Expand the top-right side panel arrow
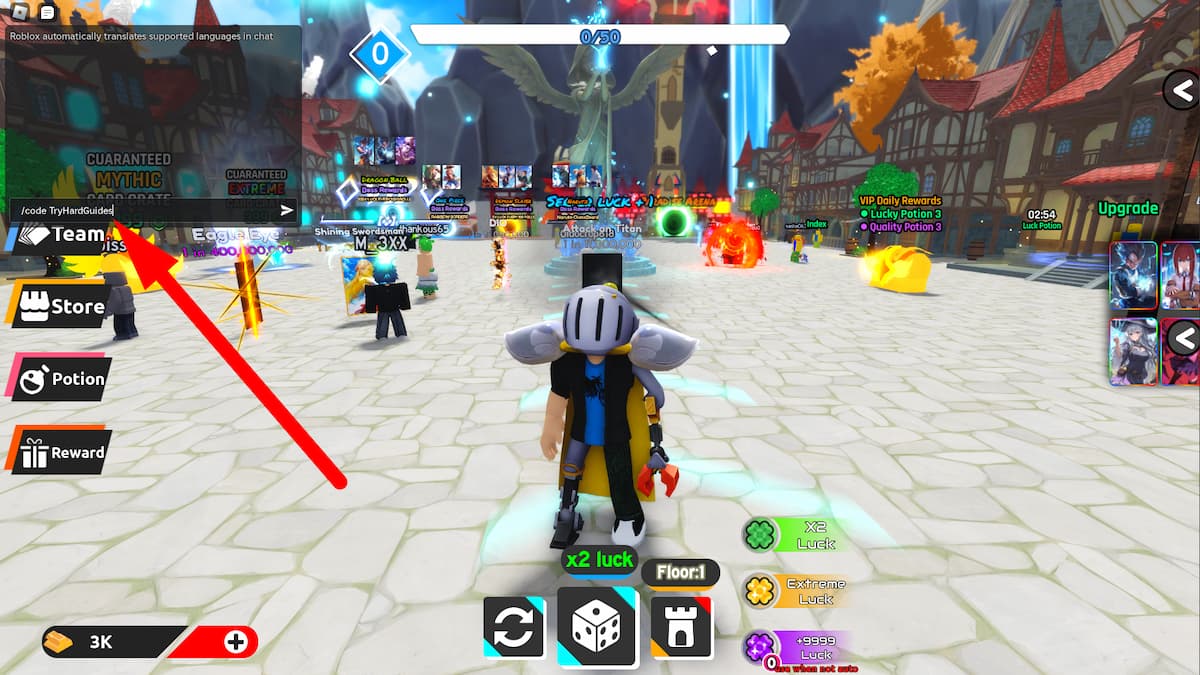This screenshot has height=675, width=1200. click(x=1183, y=91)
